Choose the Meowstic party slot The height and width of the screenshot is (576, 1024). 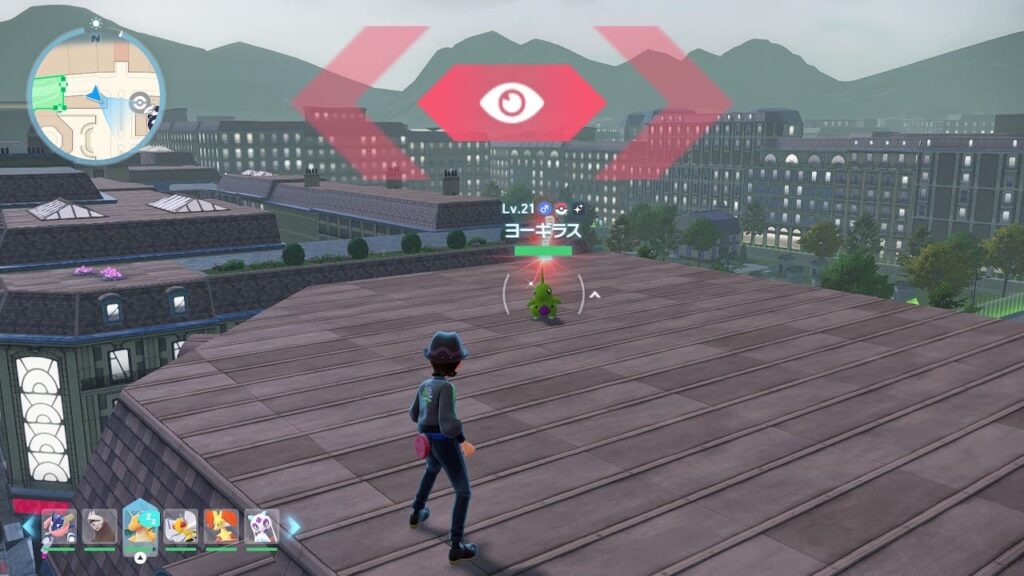261,527
